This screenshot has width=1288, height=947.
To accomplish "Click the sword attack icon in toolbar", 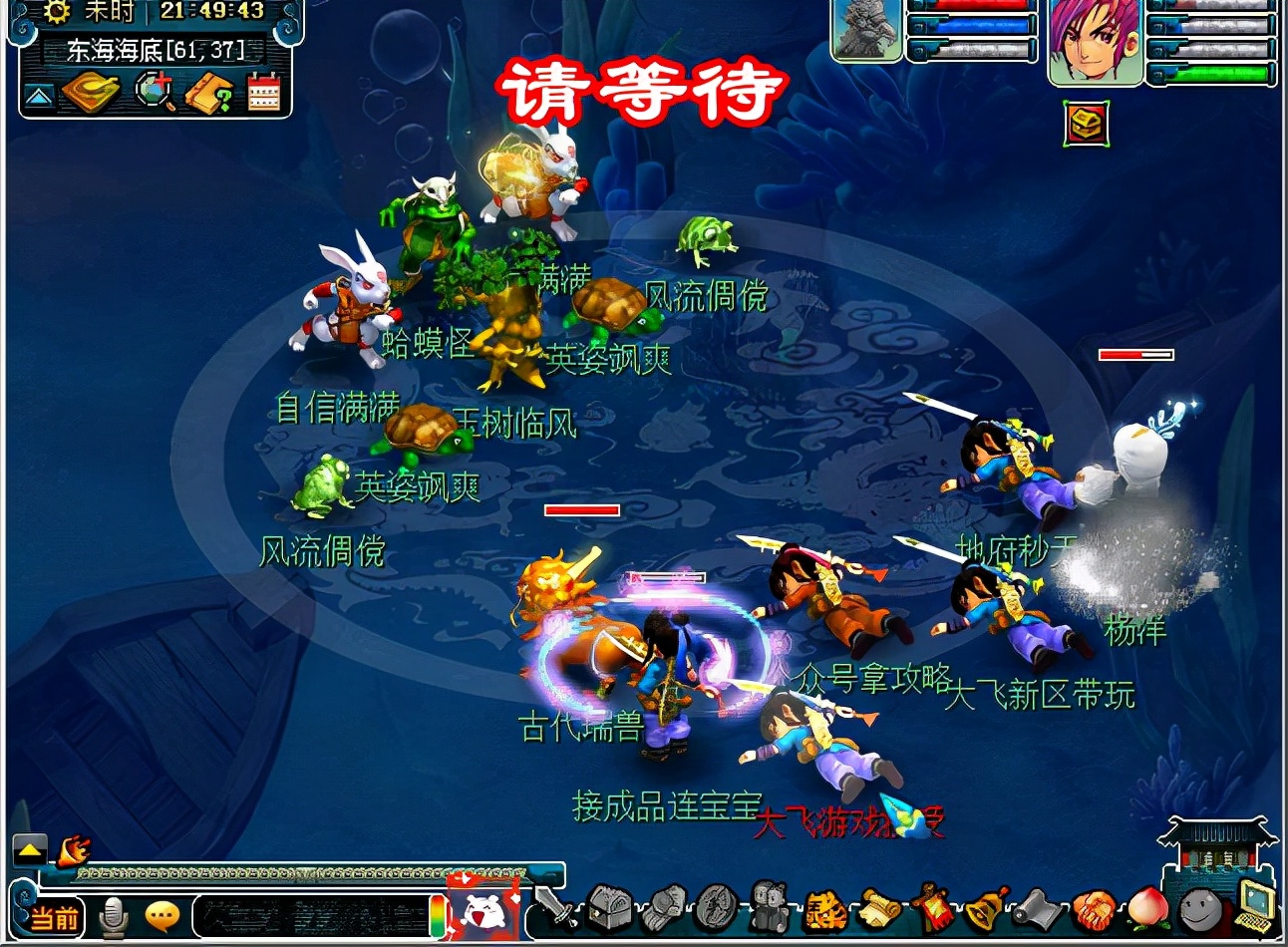I will tap(554, 907).
